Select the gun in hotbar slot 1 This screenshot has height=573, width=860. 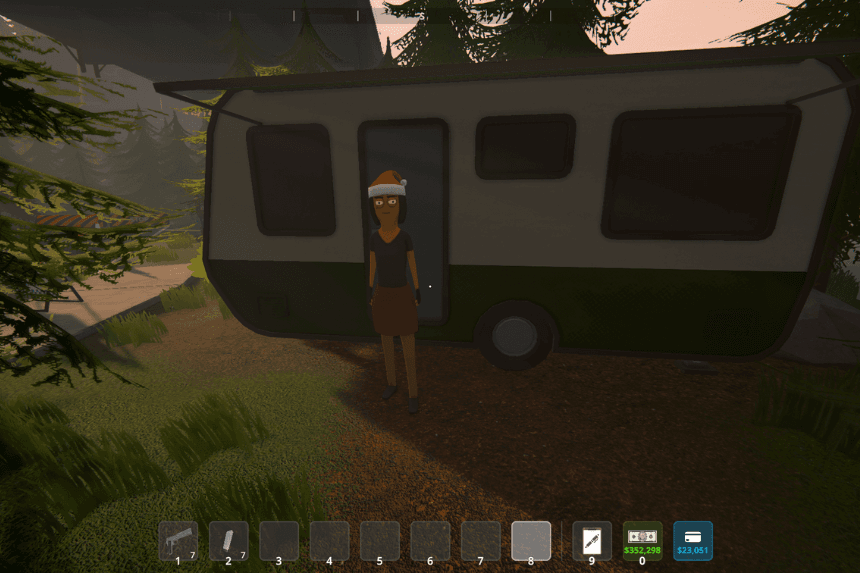(x=178, y=541)
